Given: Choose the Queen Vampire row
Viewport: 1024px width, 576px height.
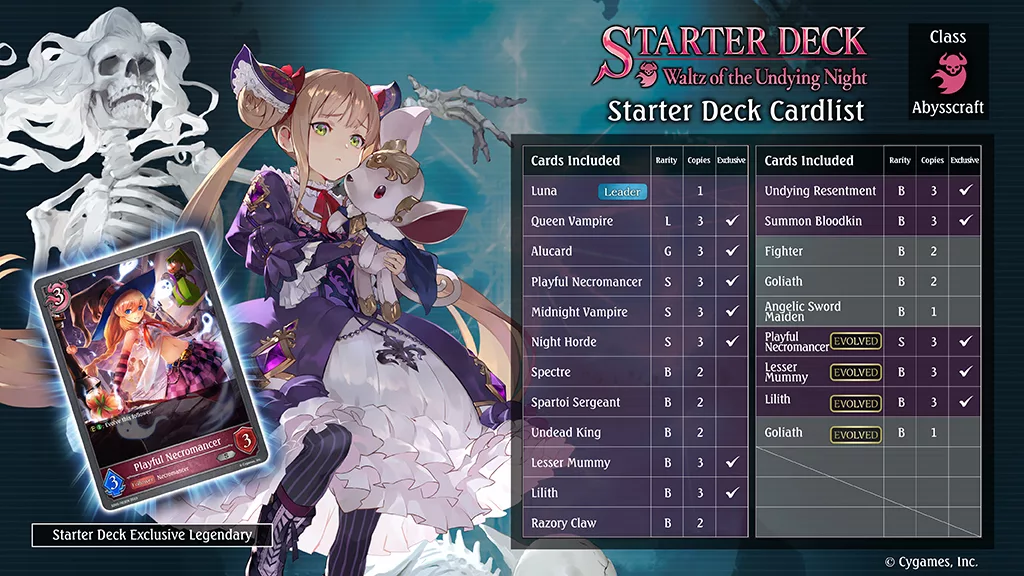Looking at the screenshot, I should [635, 221].
